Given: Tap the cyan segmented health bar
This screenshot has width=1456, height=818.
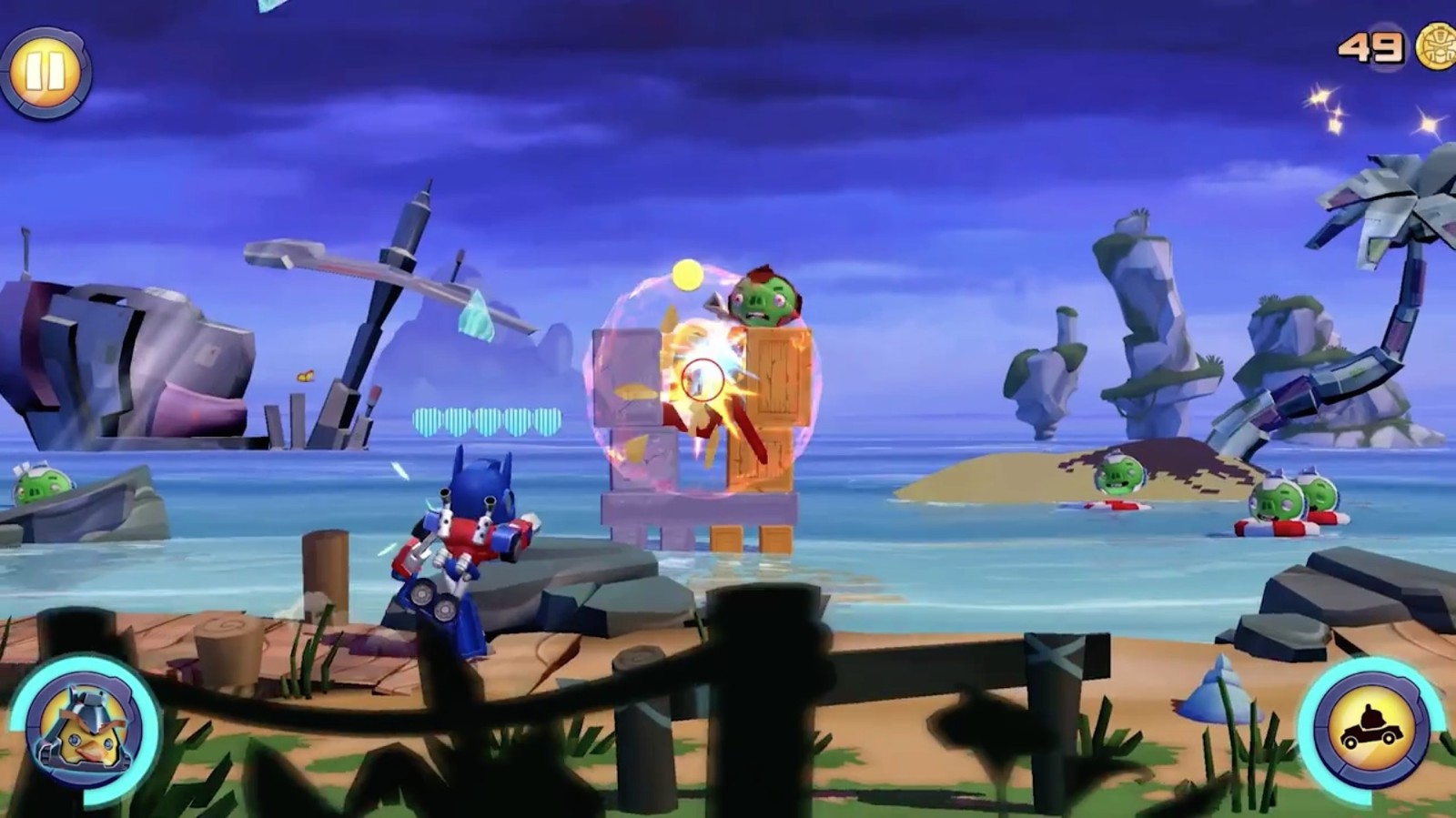Looking at the screenshot, I should [x=487, y=420].
